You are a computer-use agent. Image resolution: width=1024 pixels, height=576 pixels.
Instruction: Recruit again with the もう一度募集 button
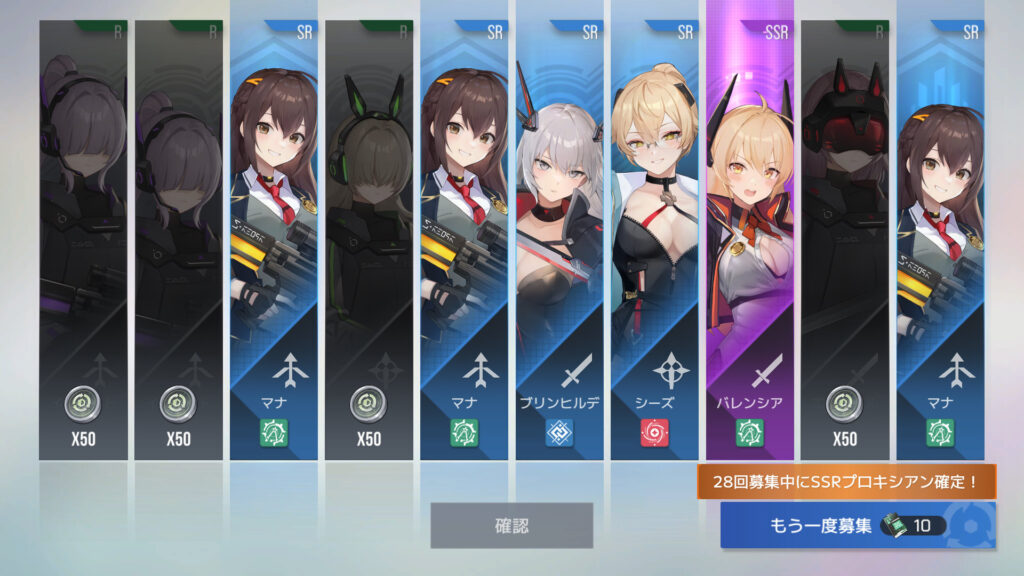857,525
